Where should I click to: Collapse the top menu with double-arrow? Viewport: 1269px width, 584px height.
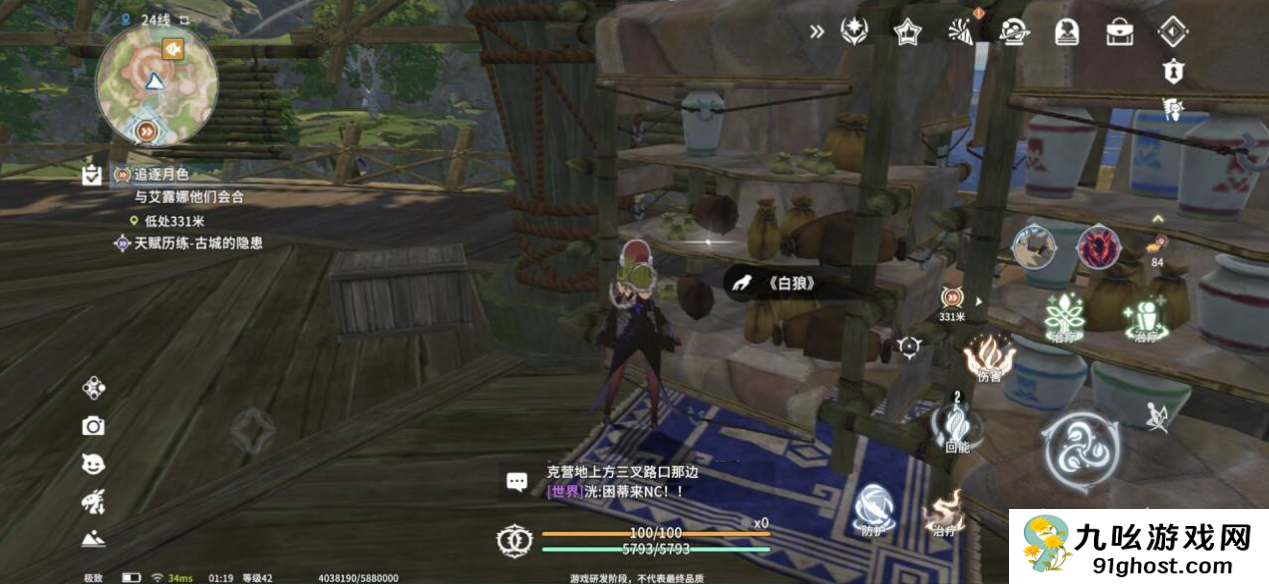pyautogui.click(x=817, y=31)
